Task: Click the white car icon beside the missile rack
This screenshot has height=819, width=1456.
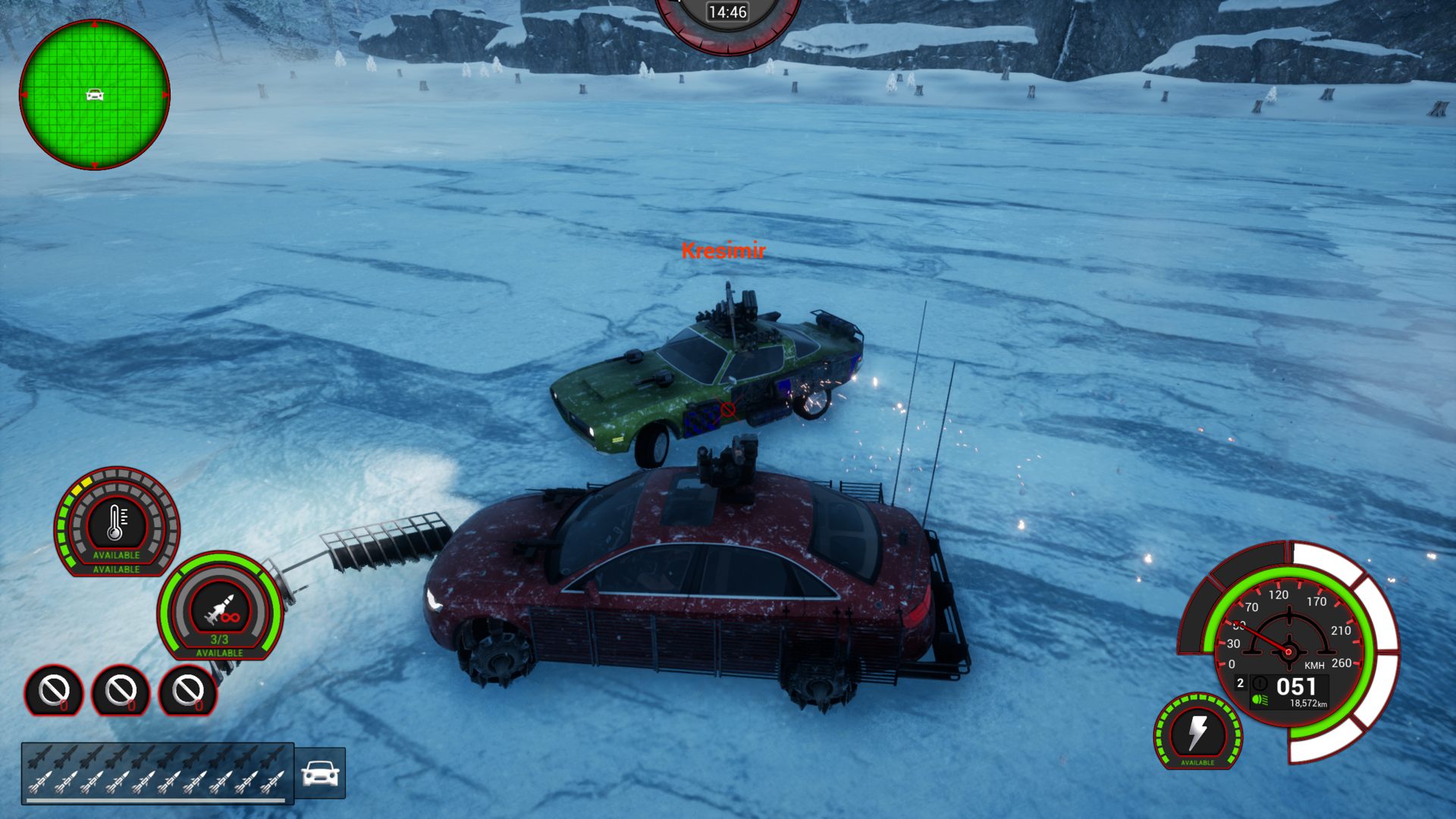Action: (x=320, y=773)
